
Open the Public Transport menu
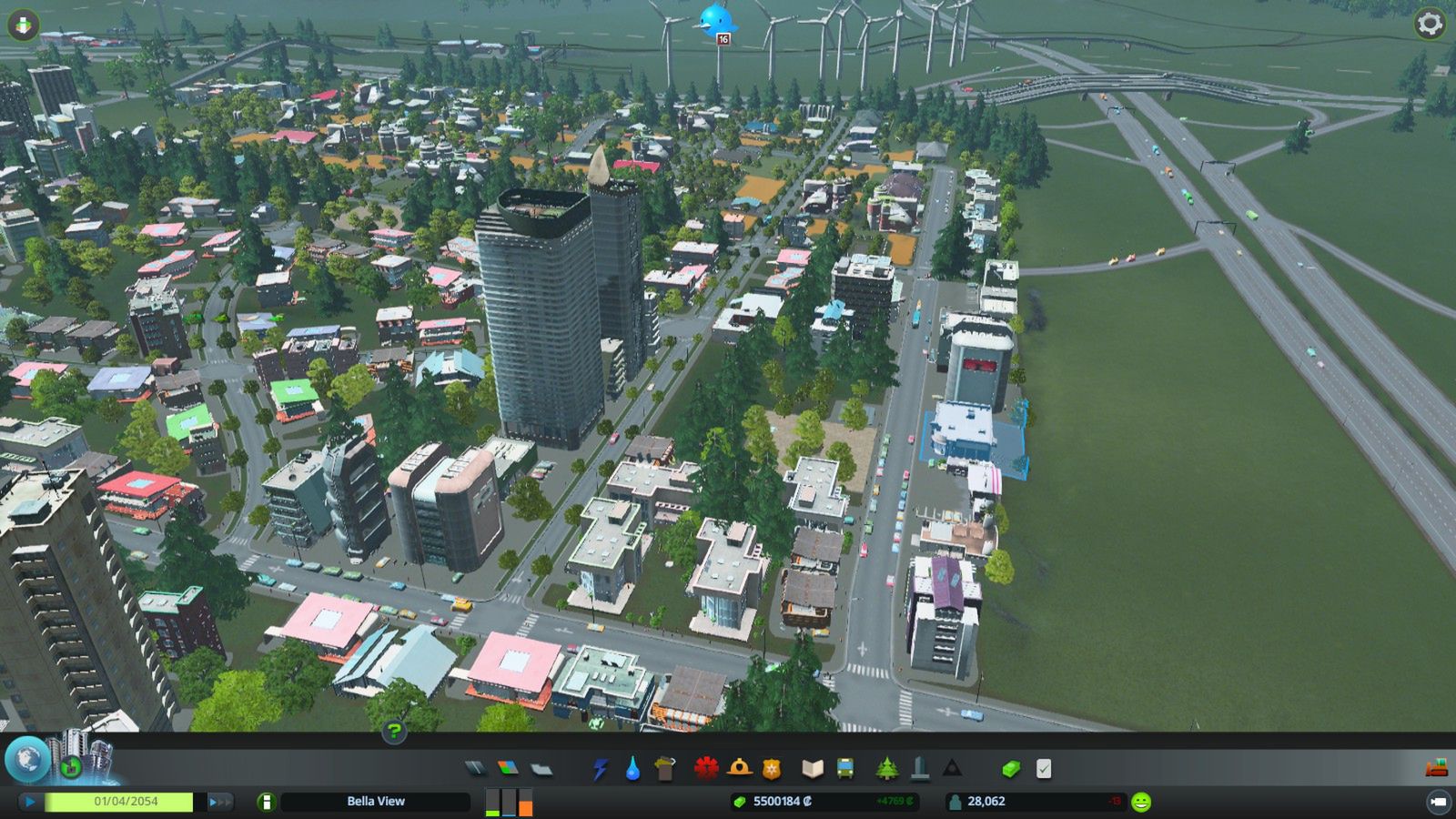pyautogui.click(x=844, y=769)
